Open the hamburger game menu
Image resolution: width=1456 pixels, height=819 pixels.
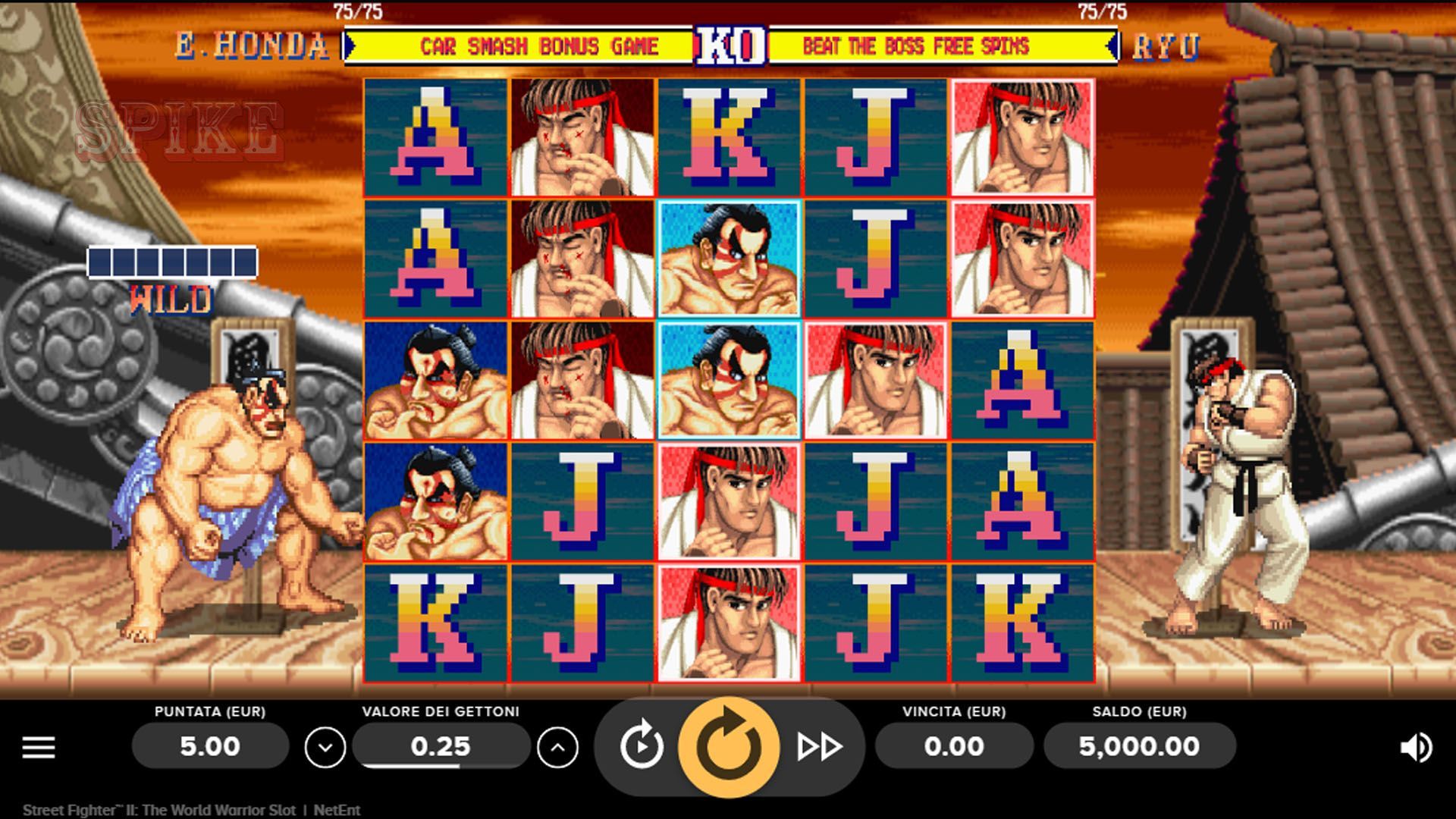click(37, 746)
